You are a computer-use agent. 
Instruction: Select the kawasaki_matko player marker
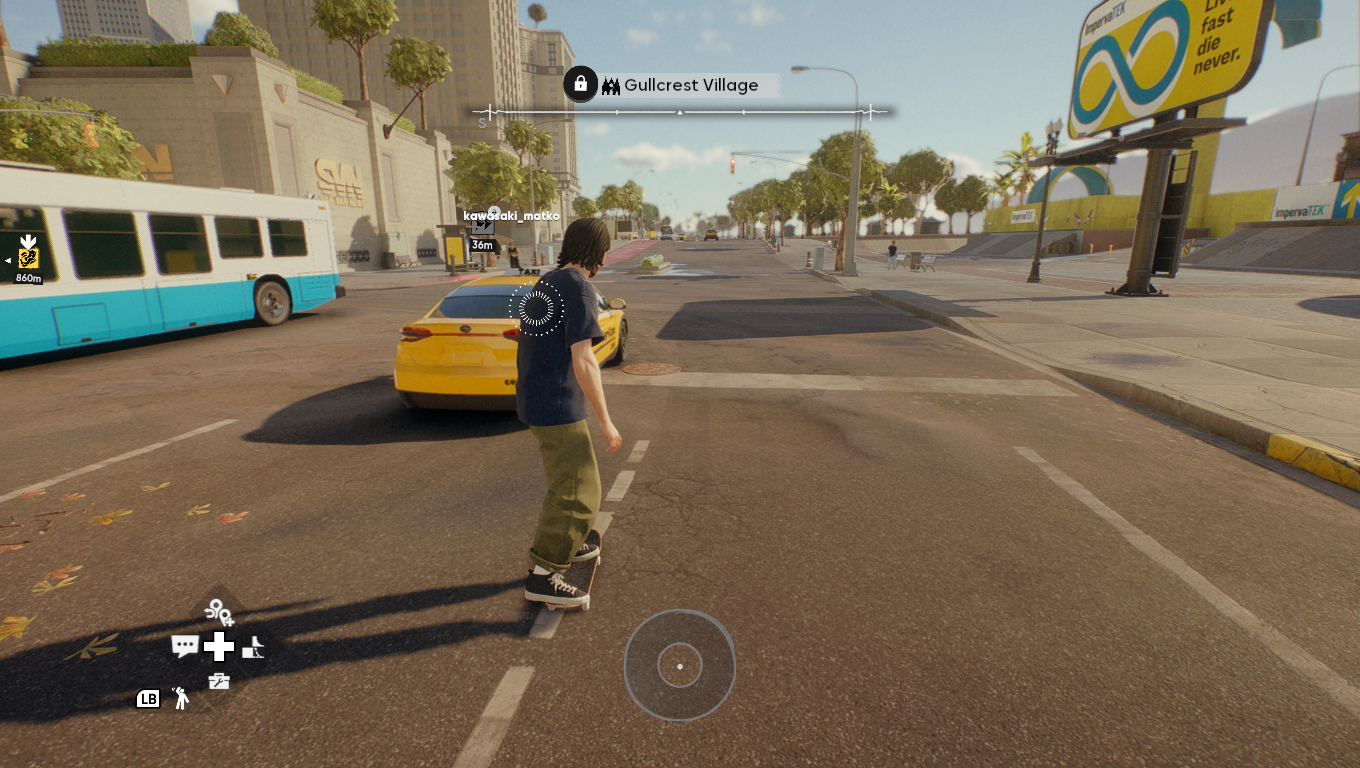click(x=483, y=226)
